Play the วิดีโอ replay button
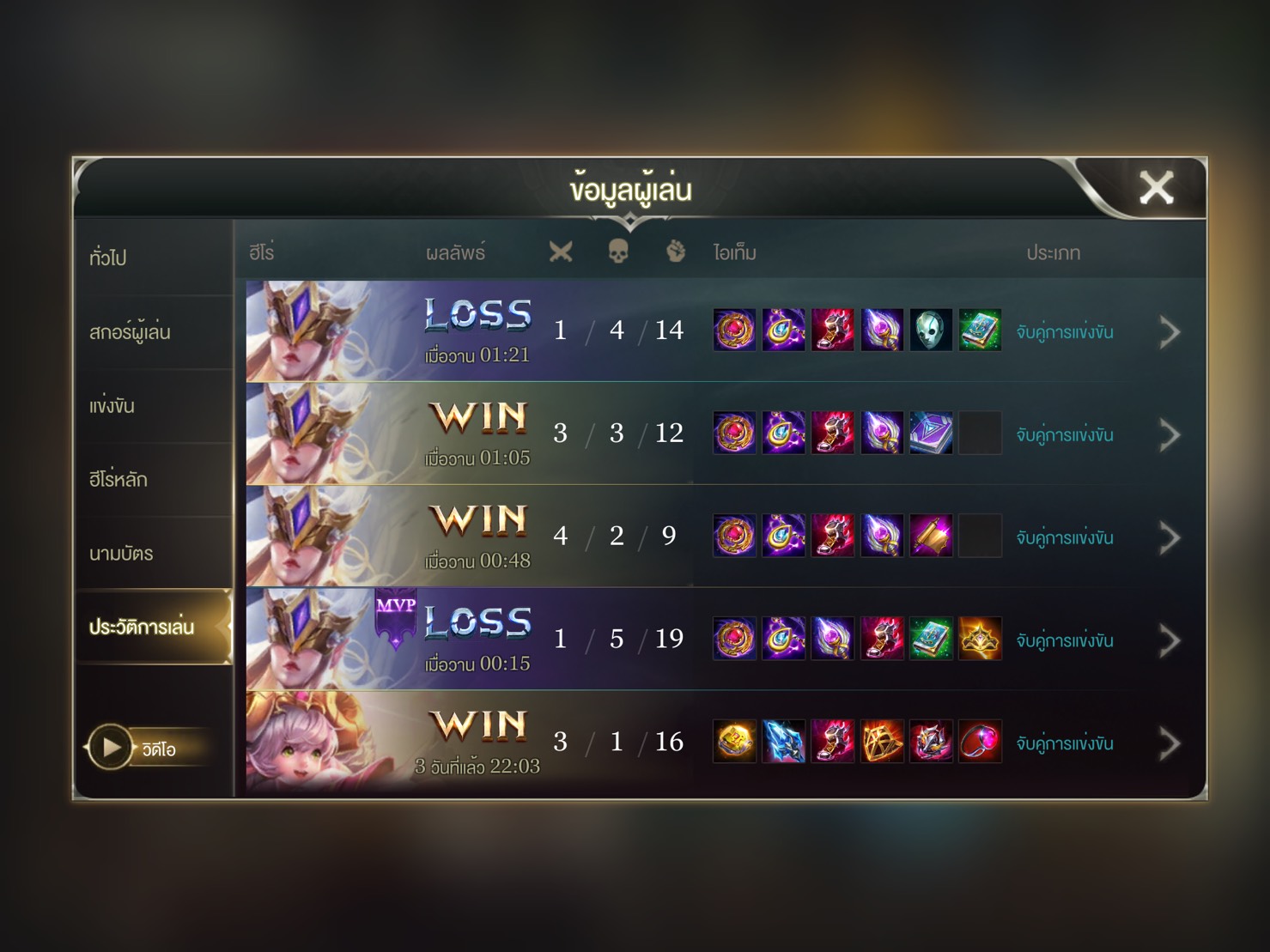 [x=112, y=748]
